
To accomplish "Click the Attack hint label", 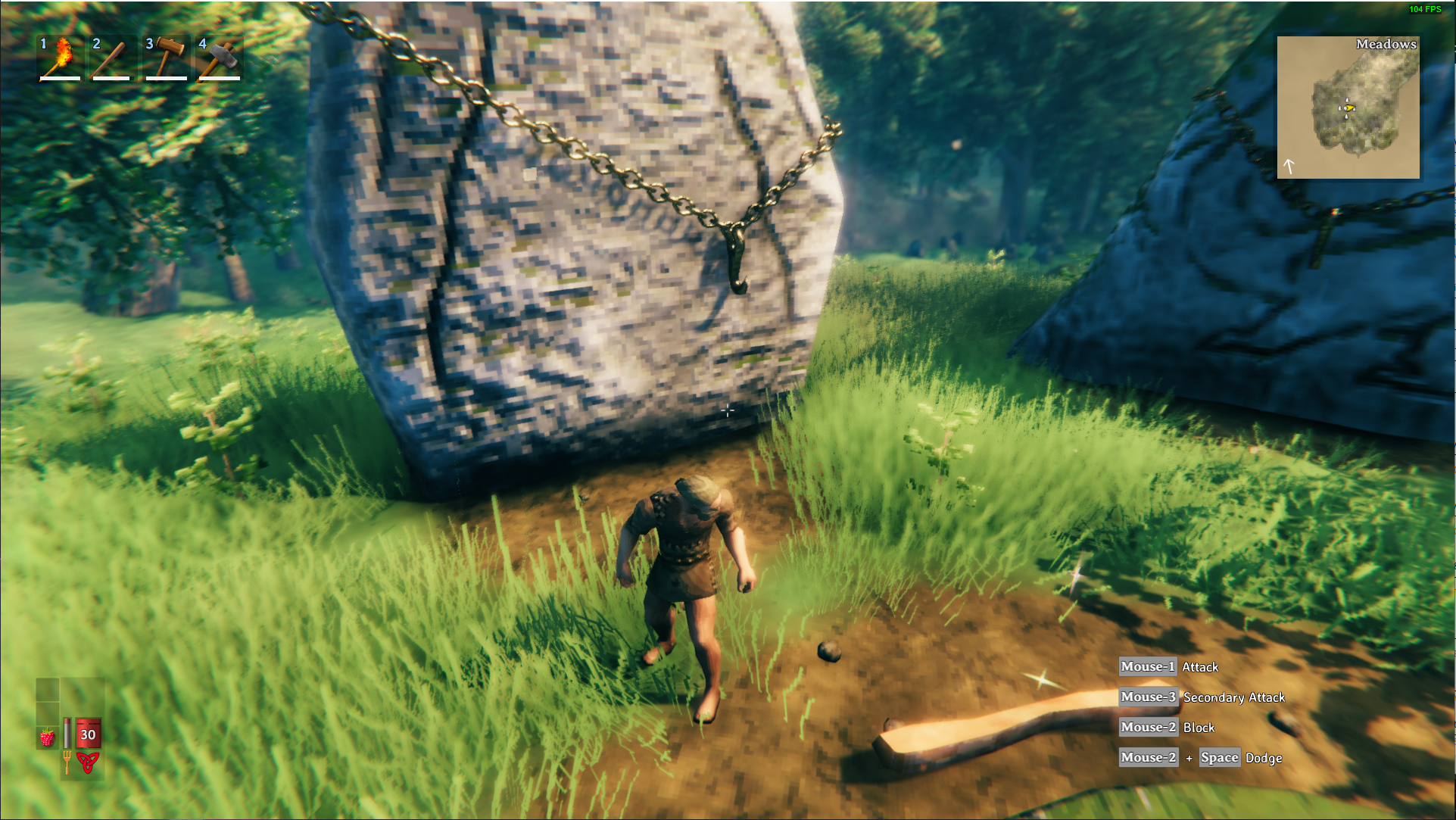I will tap(1201, 667).
